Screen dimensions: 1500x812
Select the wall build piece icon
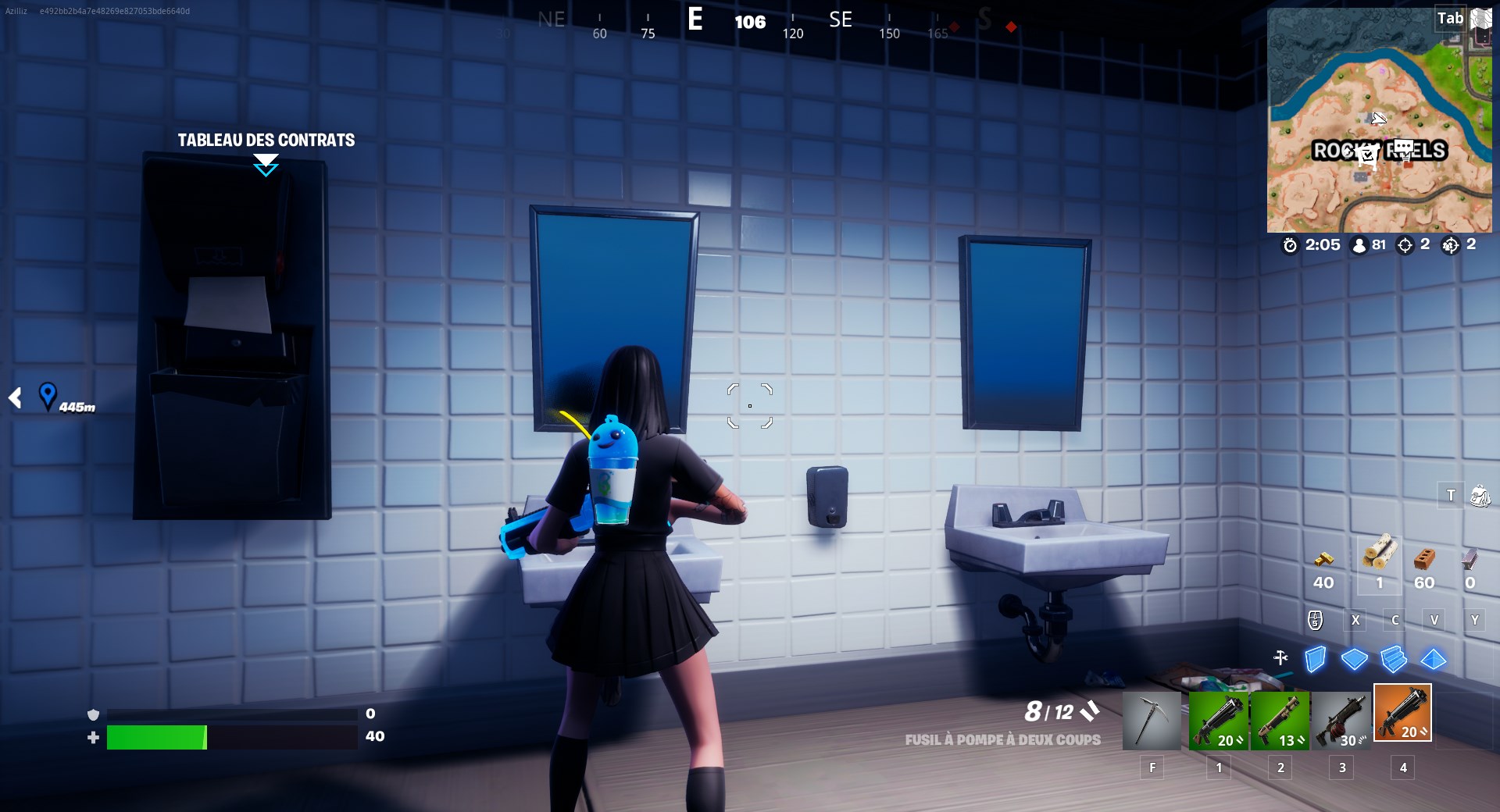[1316, 658]
